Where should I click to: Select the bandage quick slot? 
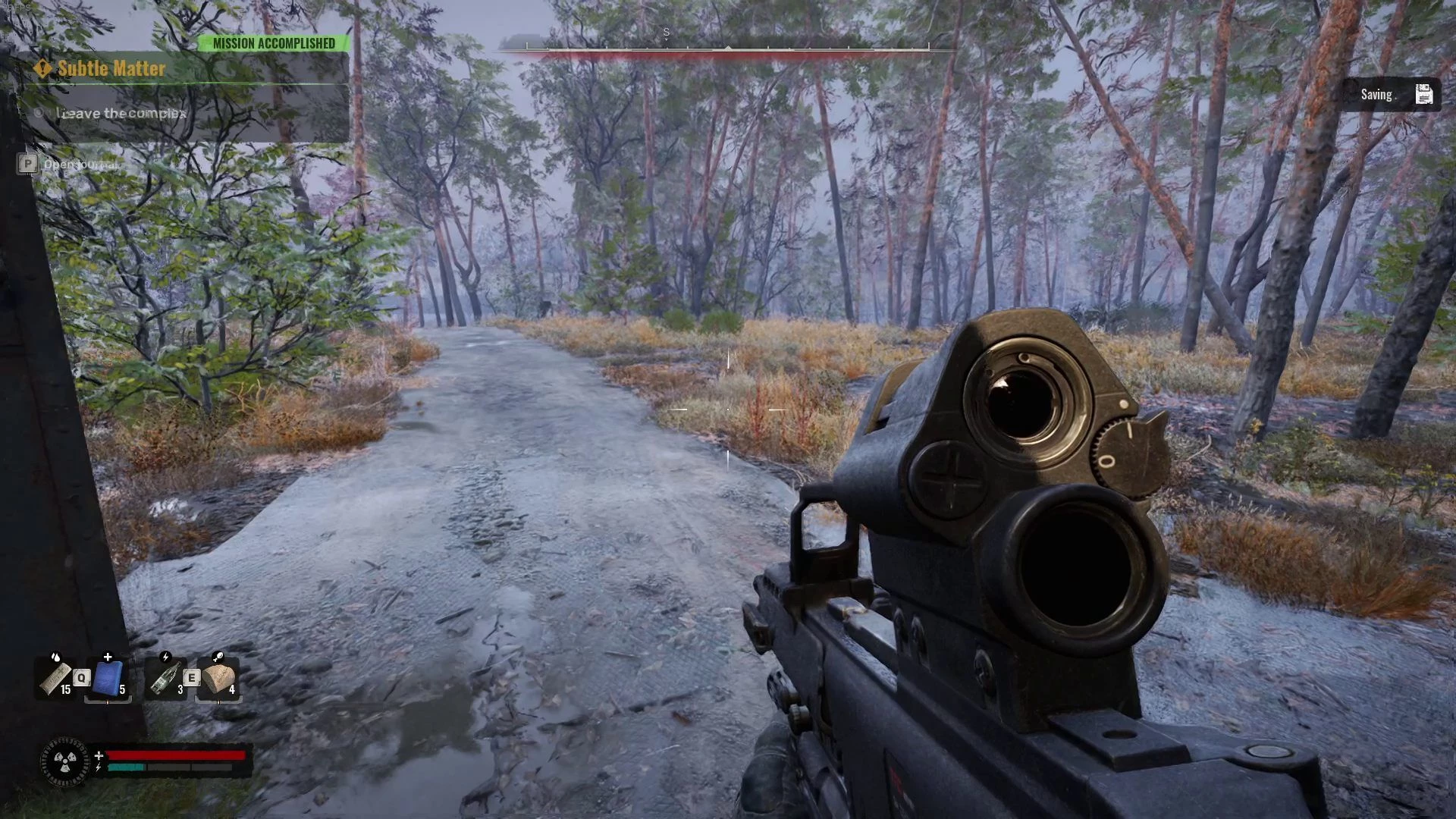coord(56,678)
